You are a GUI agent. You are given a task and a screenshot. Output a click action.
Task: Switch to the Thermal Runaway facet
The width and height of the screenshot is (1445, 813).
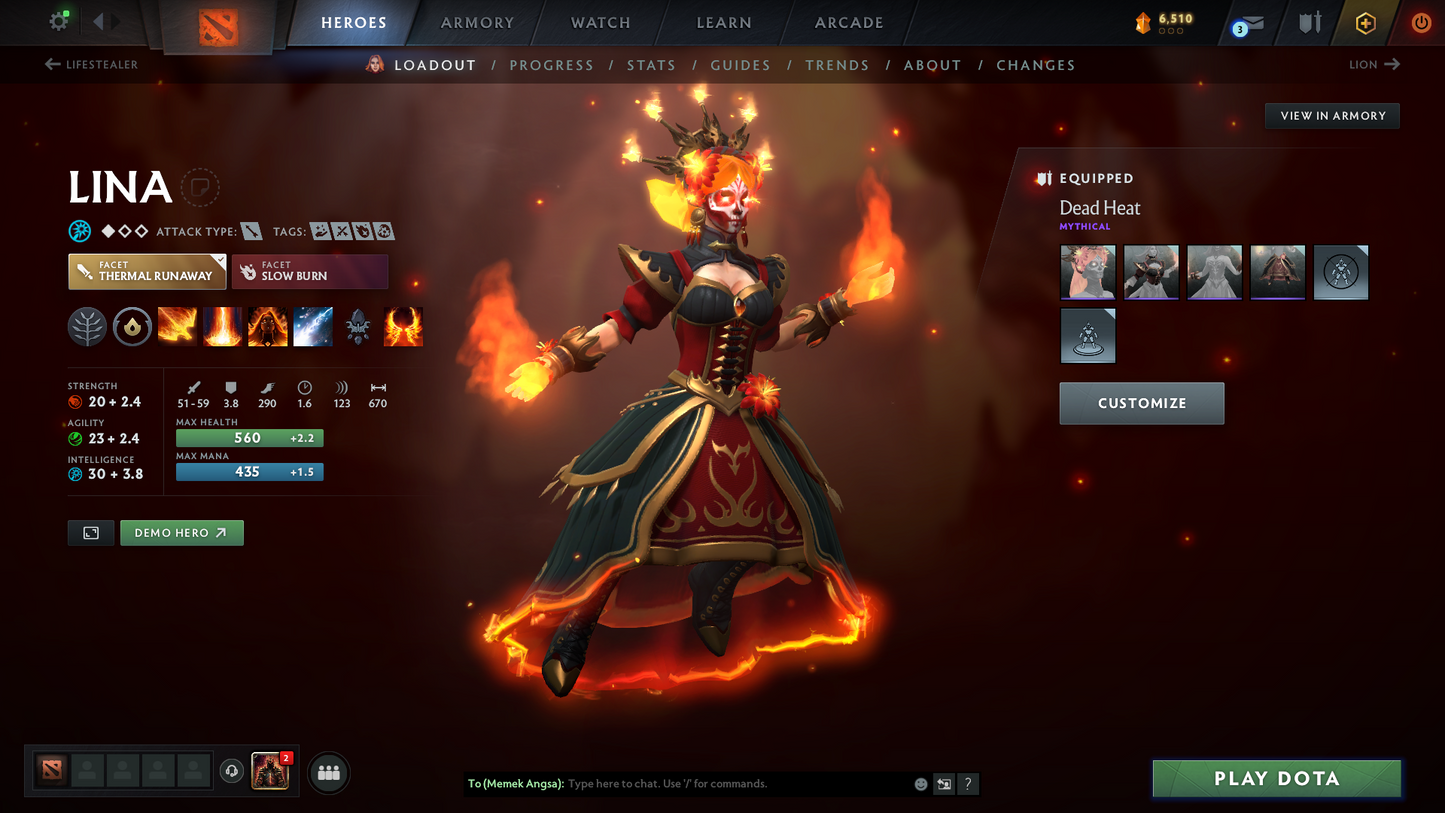click(147, 271)
